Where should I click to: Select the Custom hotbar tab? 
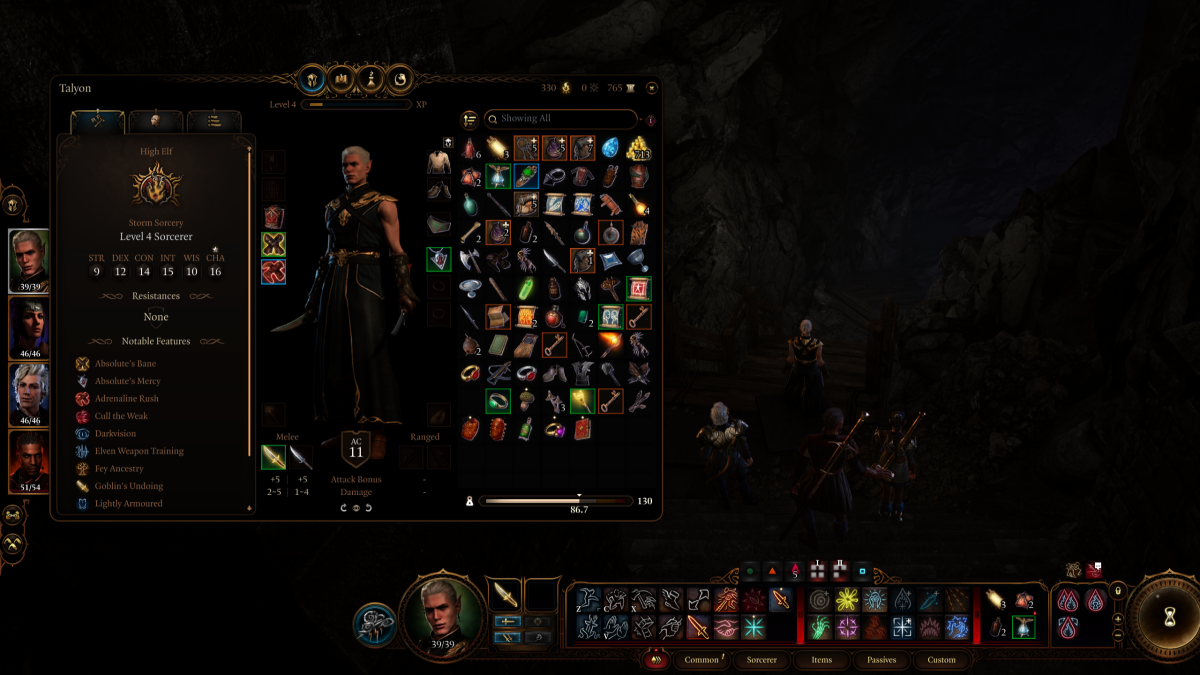(941, 660)
